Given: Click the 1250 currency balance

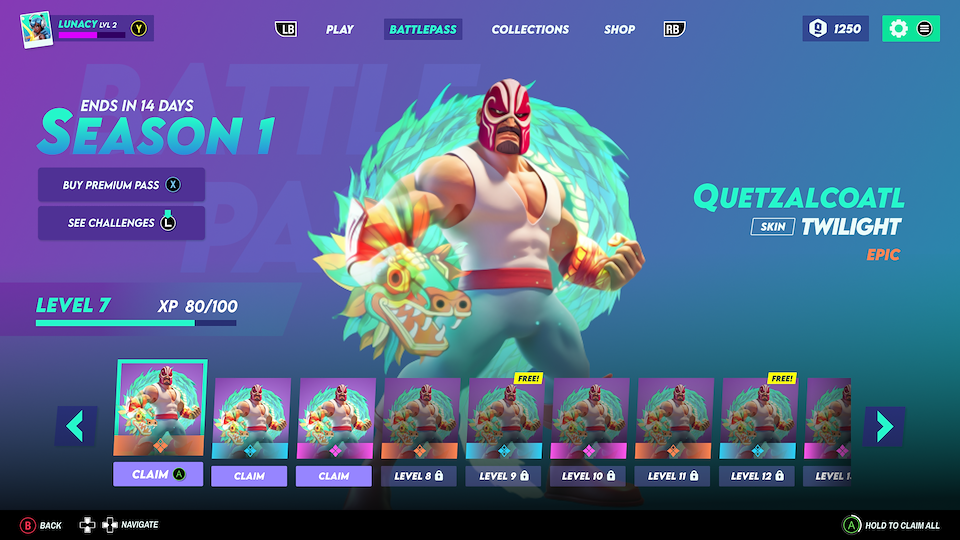Looking at the screenshot, I should coord(835,28).
